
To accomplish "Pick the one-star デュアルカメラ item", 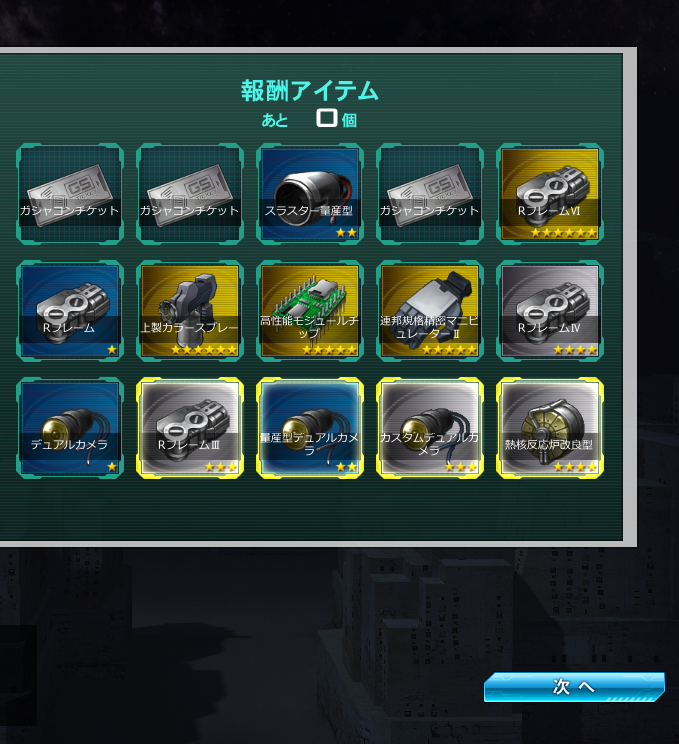I will tap(70, 428).
